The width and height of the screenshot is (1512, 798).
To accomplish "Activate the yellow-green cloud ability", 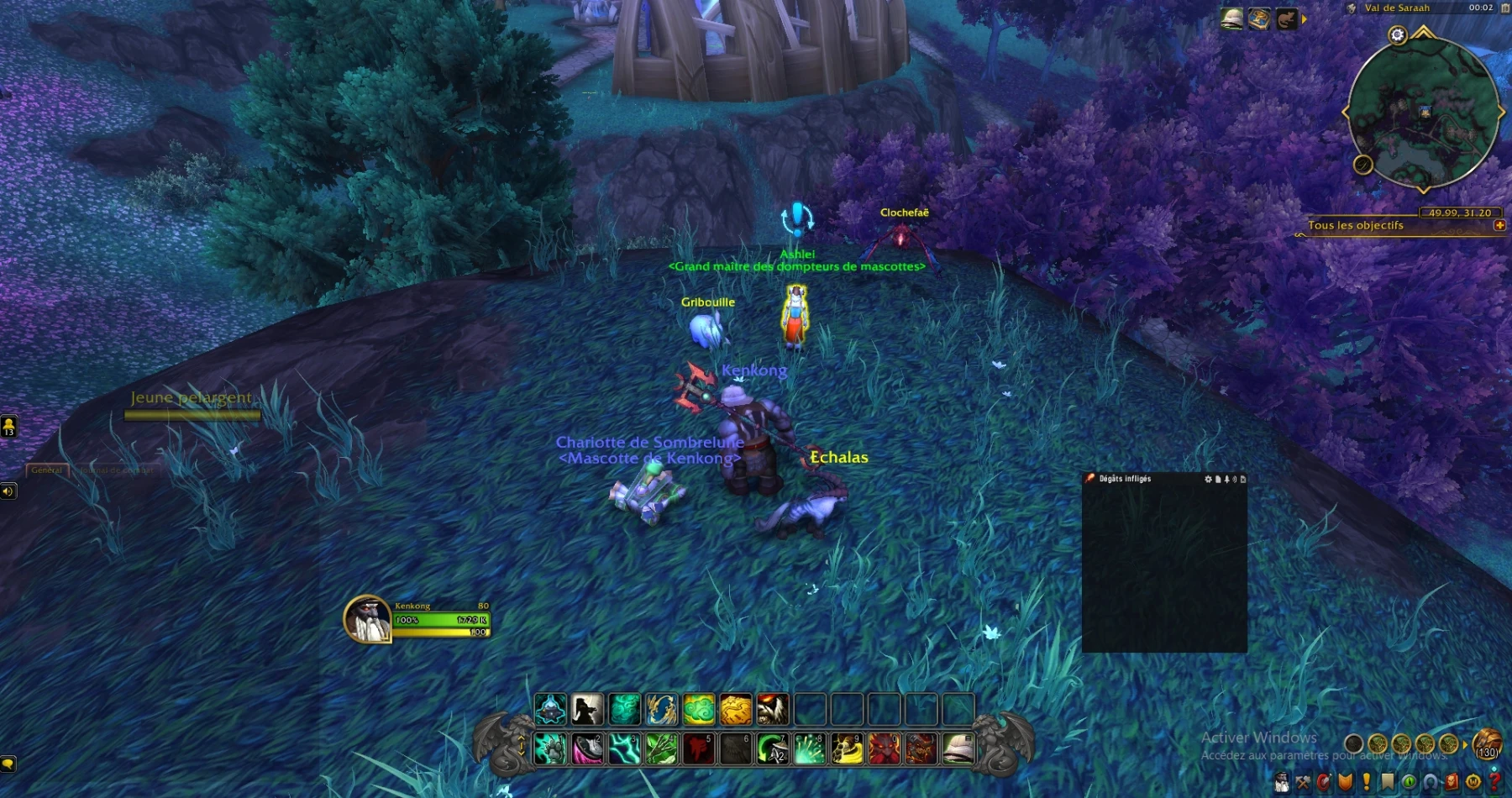I will tap(699, 710).
